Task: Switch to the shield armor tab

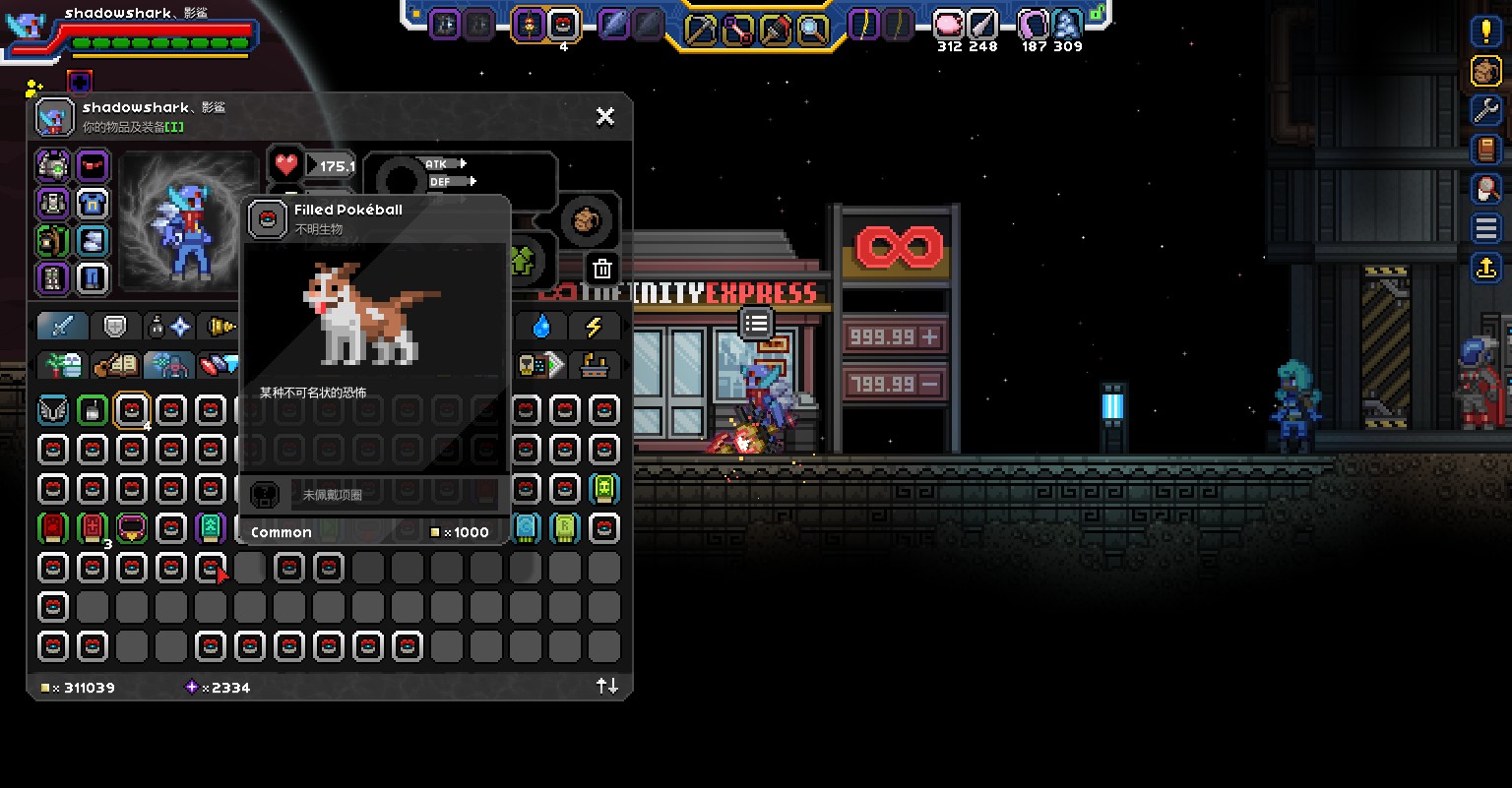Action: tap(116, 326)
